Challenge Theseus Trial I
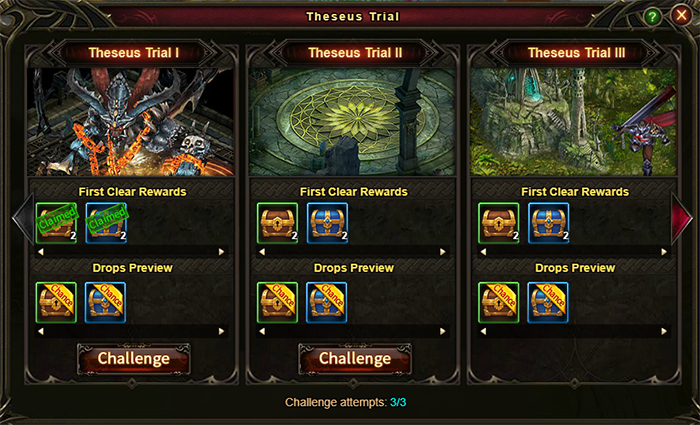The image size is (700, 425). [x=133, y=359]
